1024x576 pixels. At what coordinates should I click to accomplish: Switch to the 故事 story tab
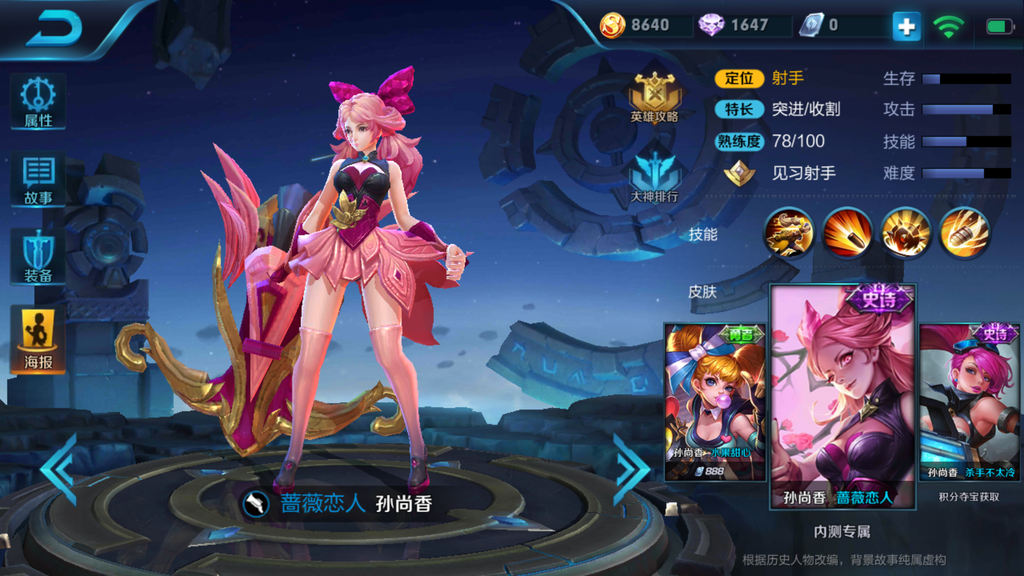38,180
